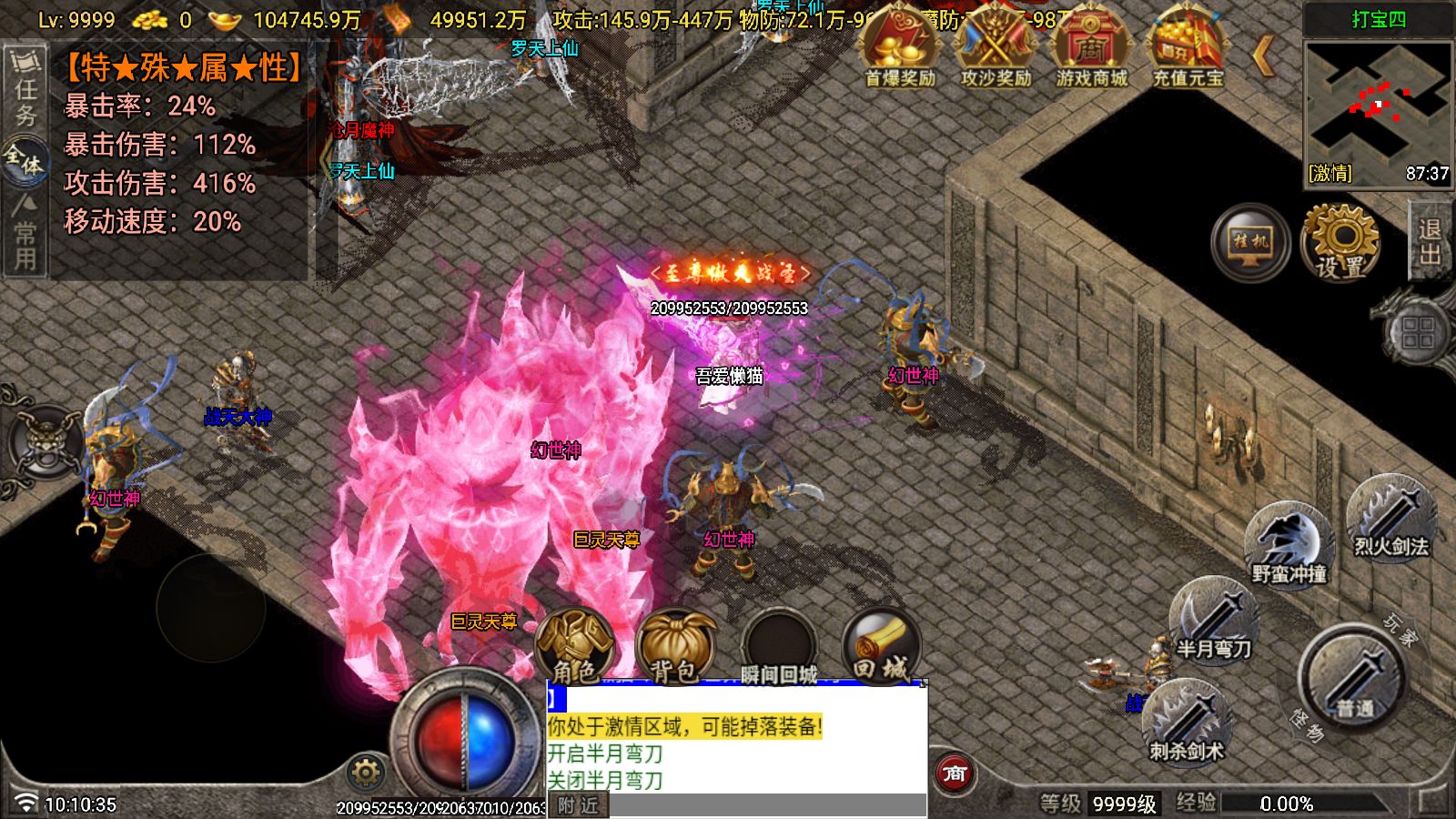The width and height of the screenshot is (1456, 819).
Task: Activate the 烈火剑法 skill
Action: (1390, 519)
